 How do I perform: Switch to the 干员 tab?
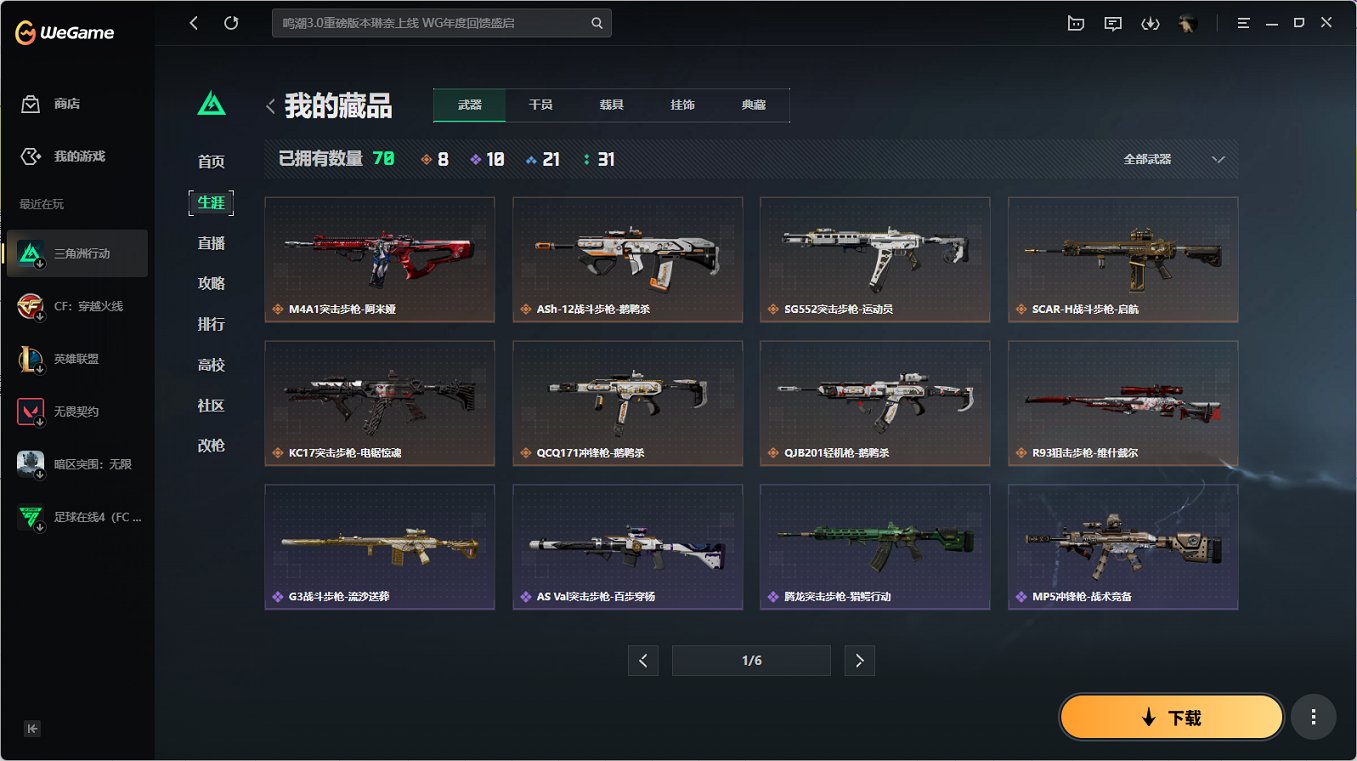point(541,103)
